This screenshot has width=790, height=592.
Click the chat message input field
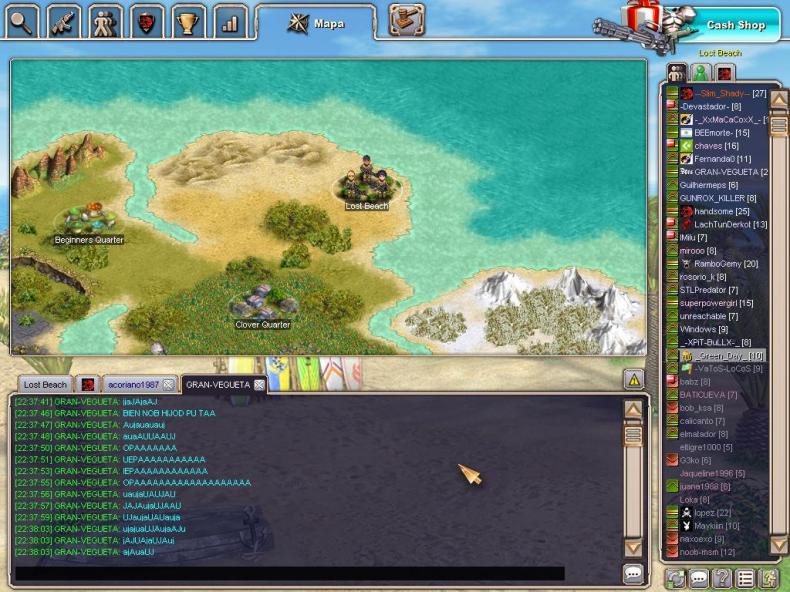click(x=290, y=574)
